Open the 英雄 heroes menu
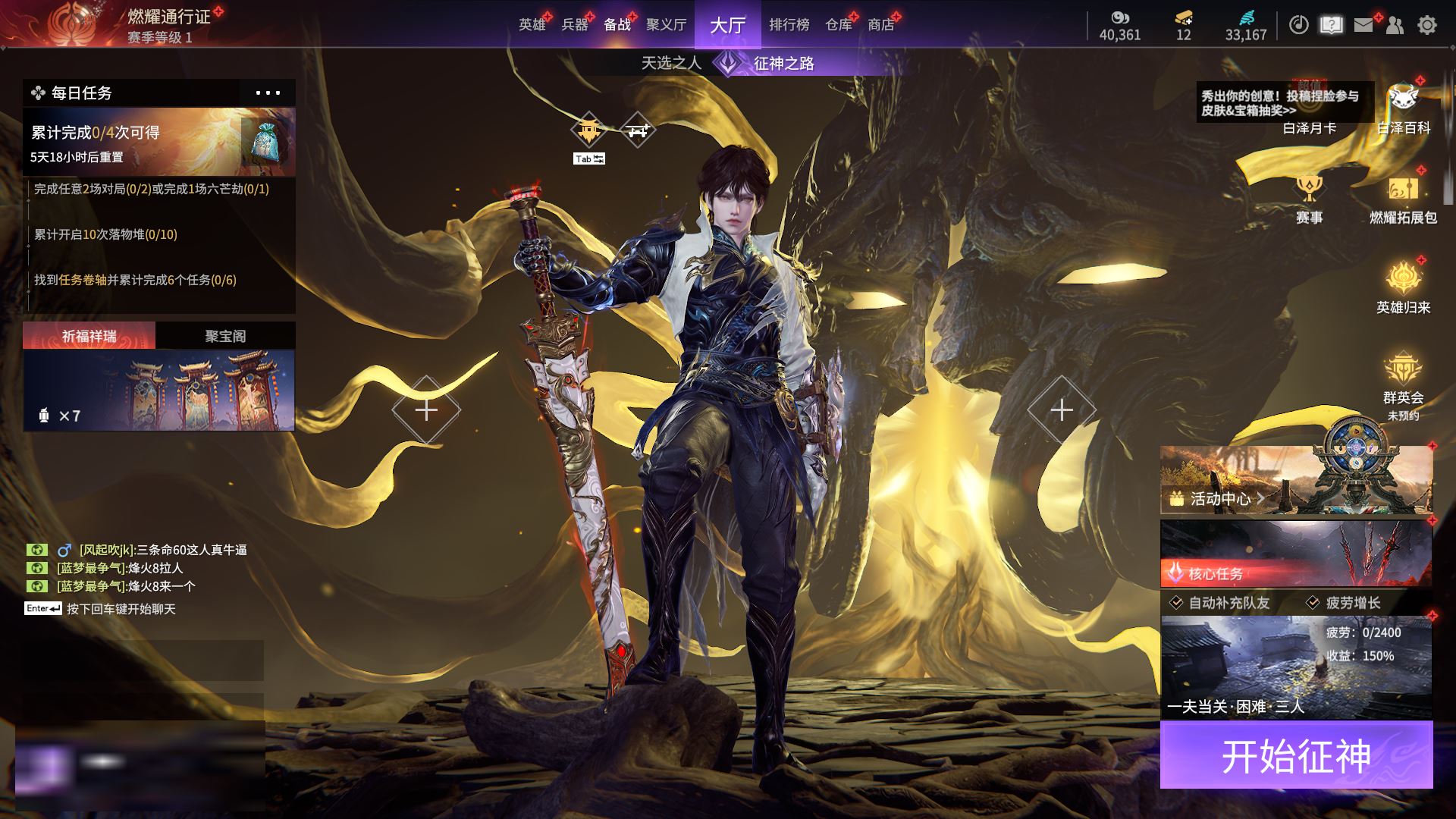Image resolution: width=1456 pixels, height=819 pixels. [532, 25]
